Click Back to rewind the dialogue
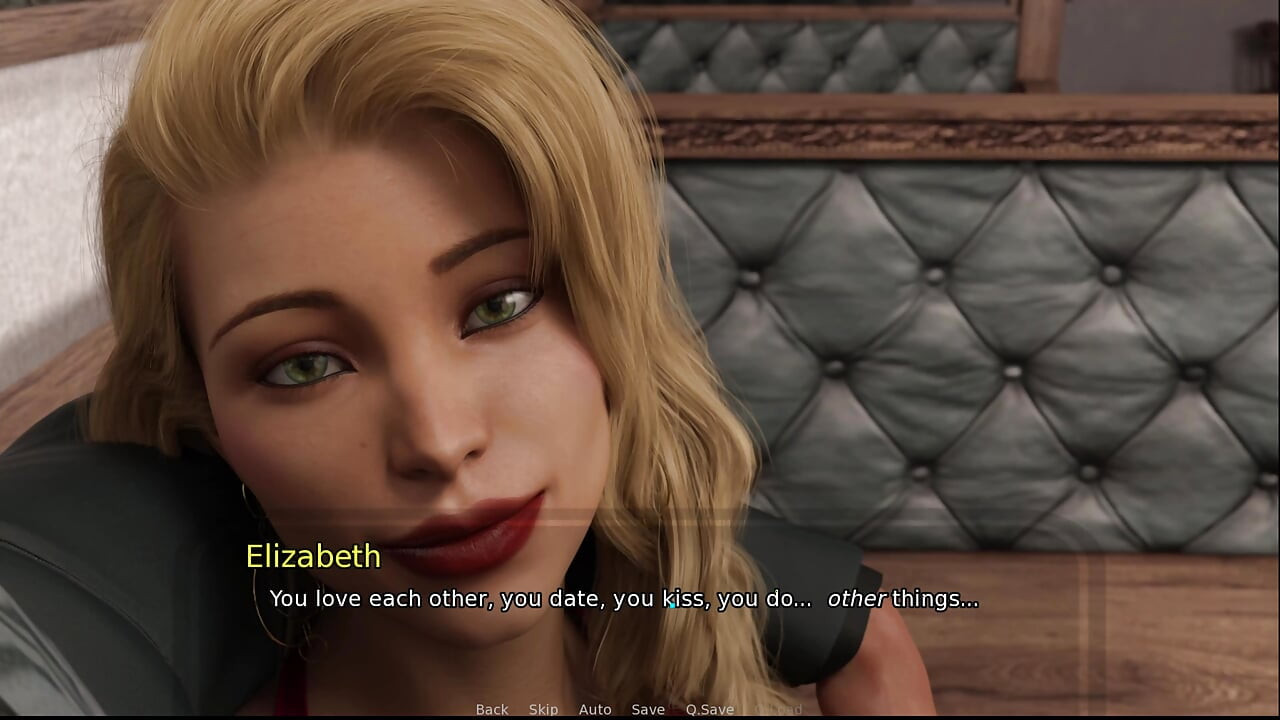 [492, 709]
